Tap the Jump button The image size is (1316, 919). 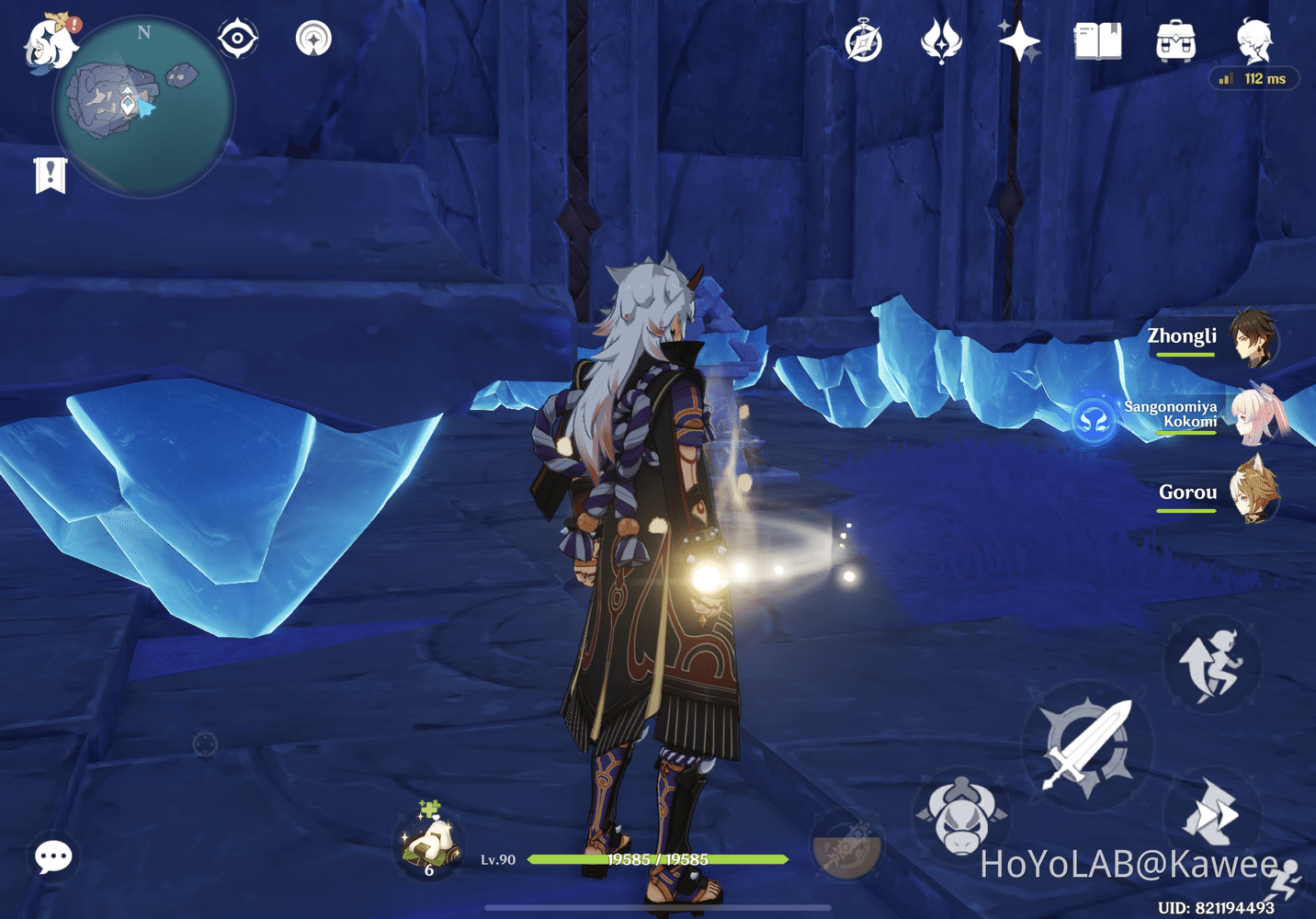(1213, 664)
